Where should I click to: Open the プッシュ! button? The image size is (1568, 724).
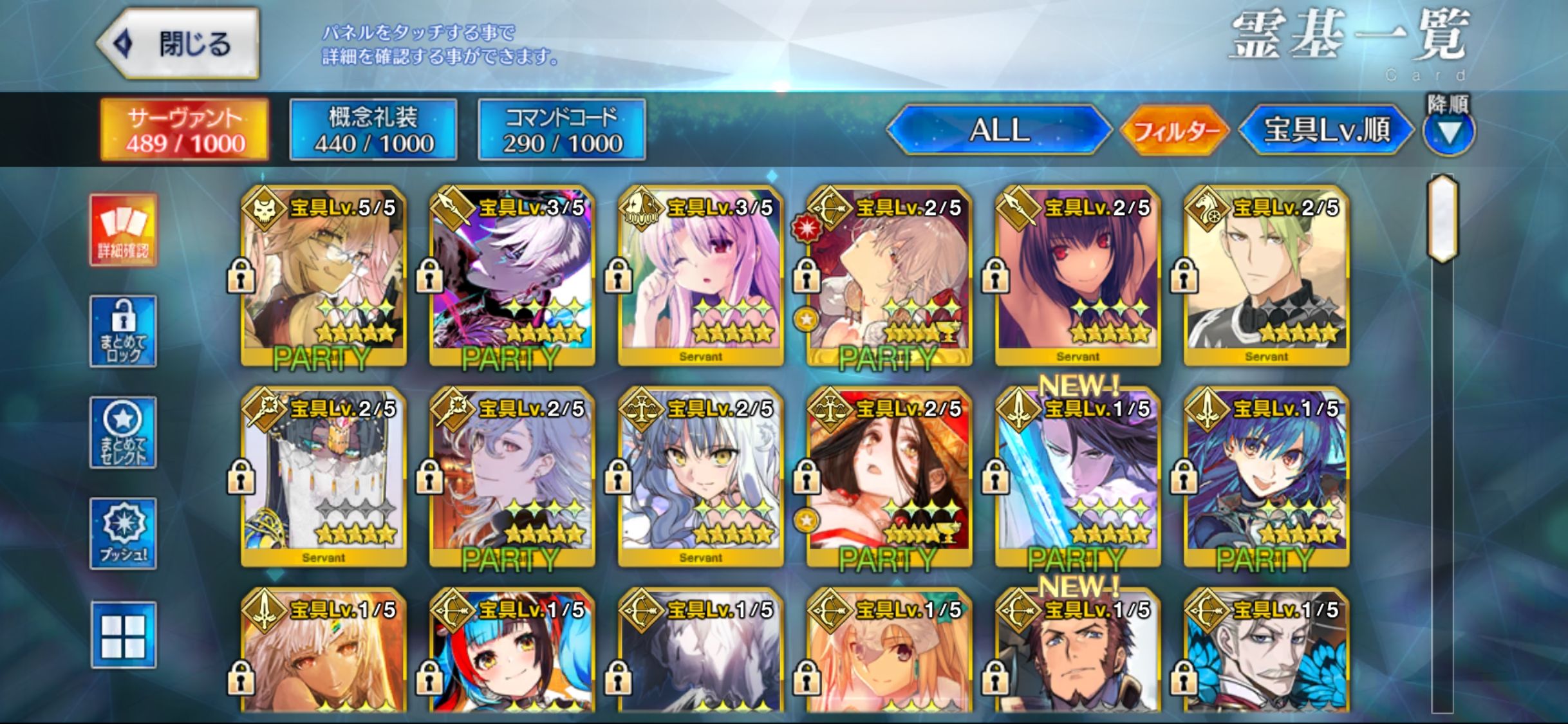pyautogui.click(x=123, y=534)
